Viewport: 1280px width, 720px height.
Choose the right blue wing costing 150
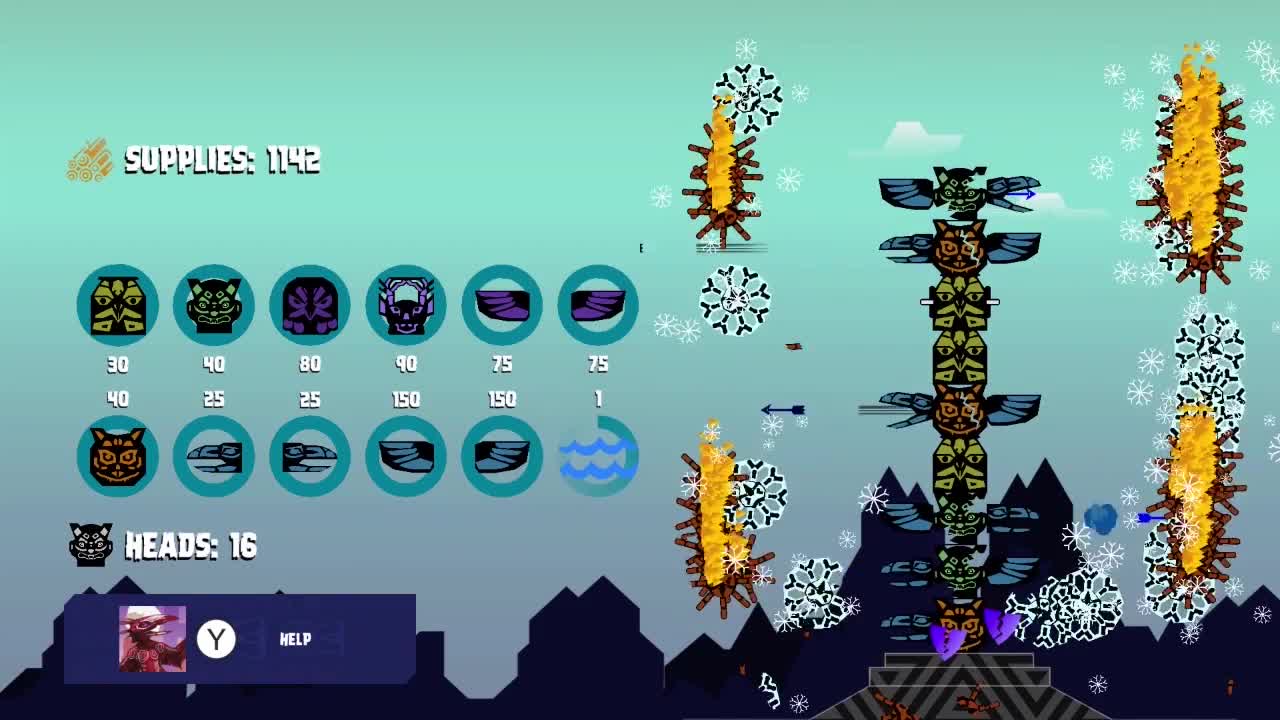coord(502,457)
